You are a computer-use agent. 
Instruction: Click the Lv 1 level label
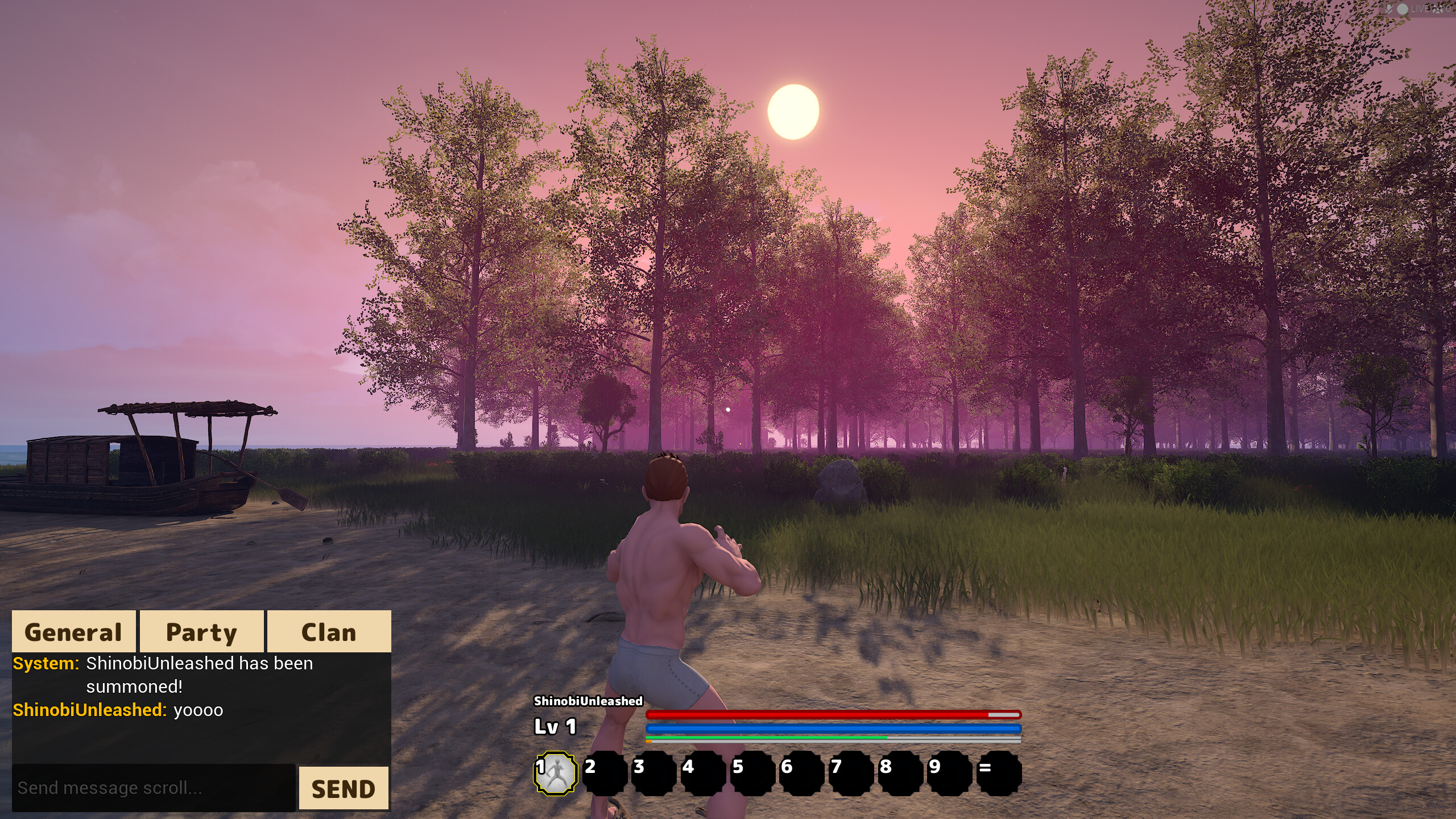coord(555,726)
